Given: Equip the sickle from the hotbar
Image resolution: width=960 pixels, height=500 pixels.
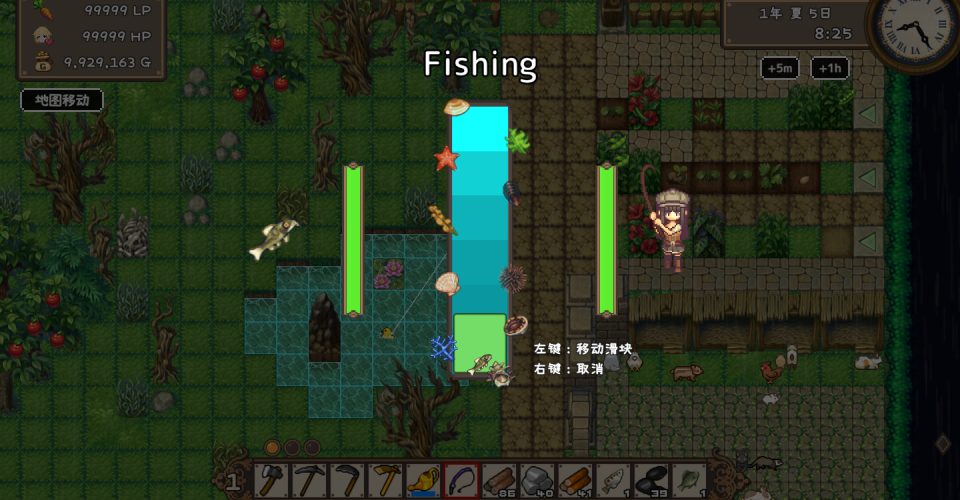Looking at the screenshot, I should click(346, 480).
